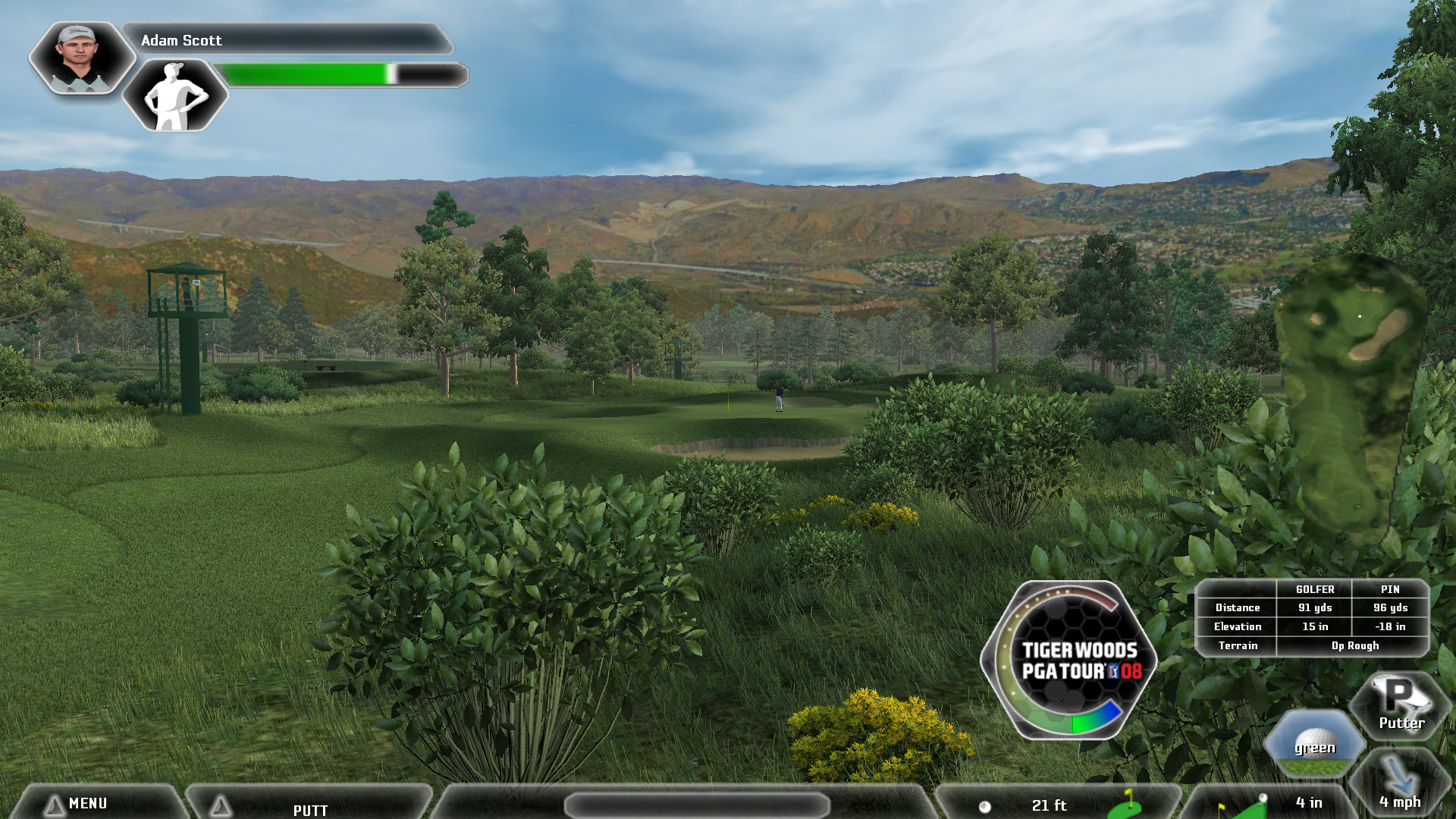Click the white golfer silhouette icon

pos(175,96)
